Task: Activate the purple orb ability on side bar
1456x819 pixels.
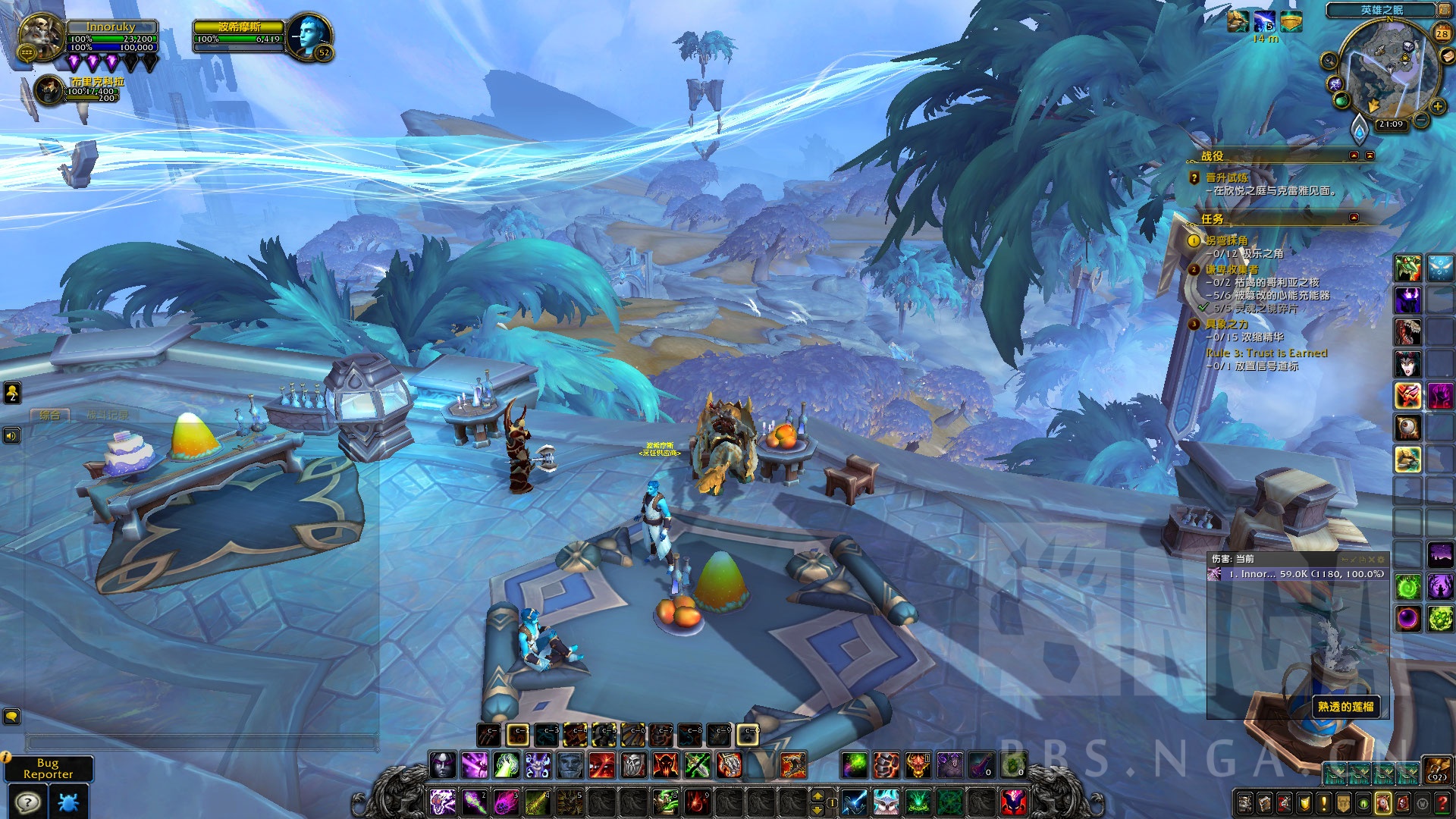Action: (x=1408, y=618)
